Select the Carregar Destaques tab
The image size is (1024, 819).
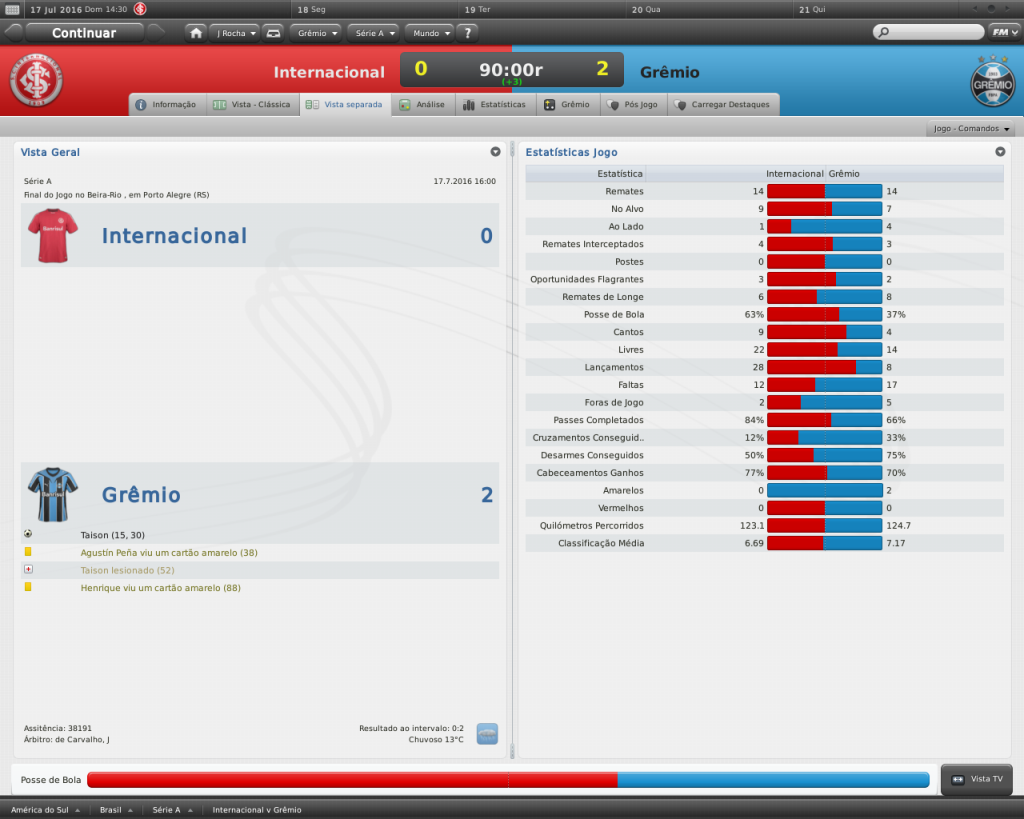[x=722, y=104]
